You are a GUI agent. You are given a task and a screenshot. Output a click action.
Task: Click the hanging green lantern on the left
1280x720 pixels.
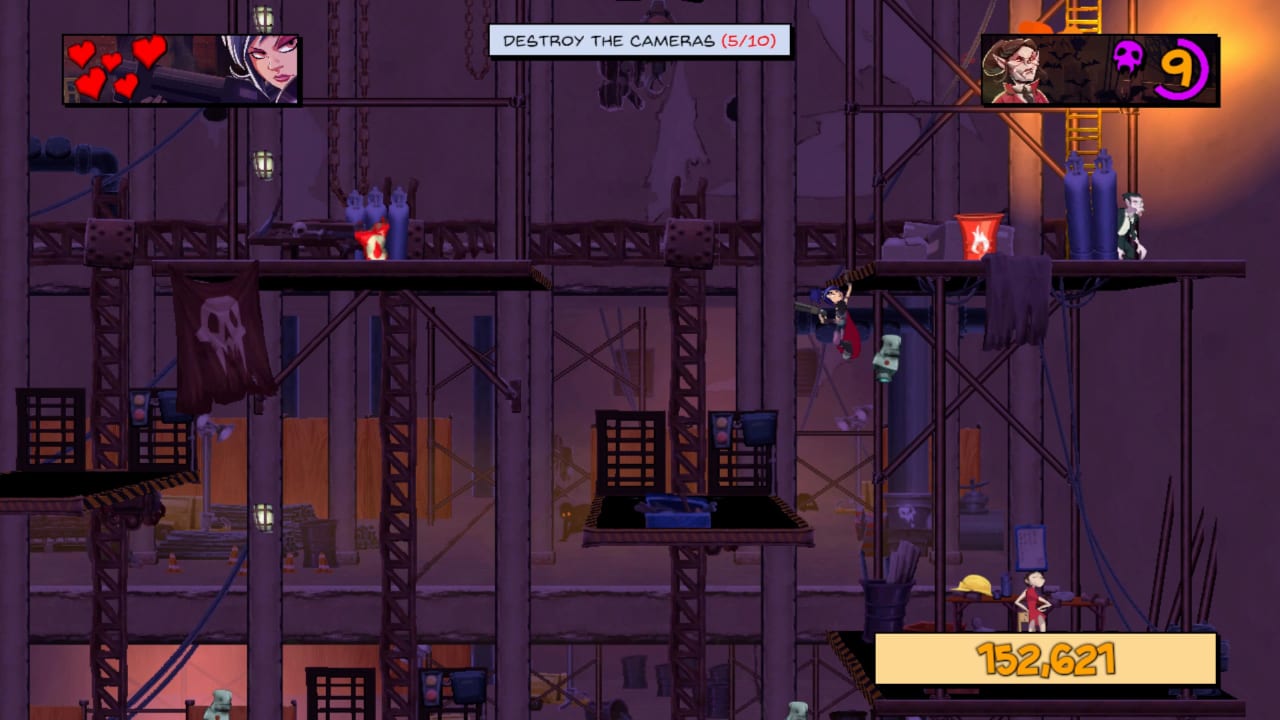264,165
